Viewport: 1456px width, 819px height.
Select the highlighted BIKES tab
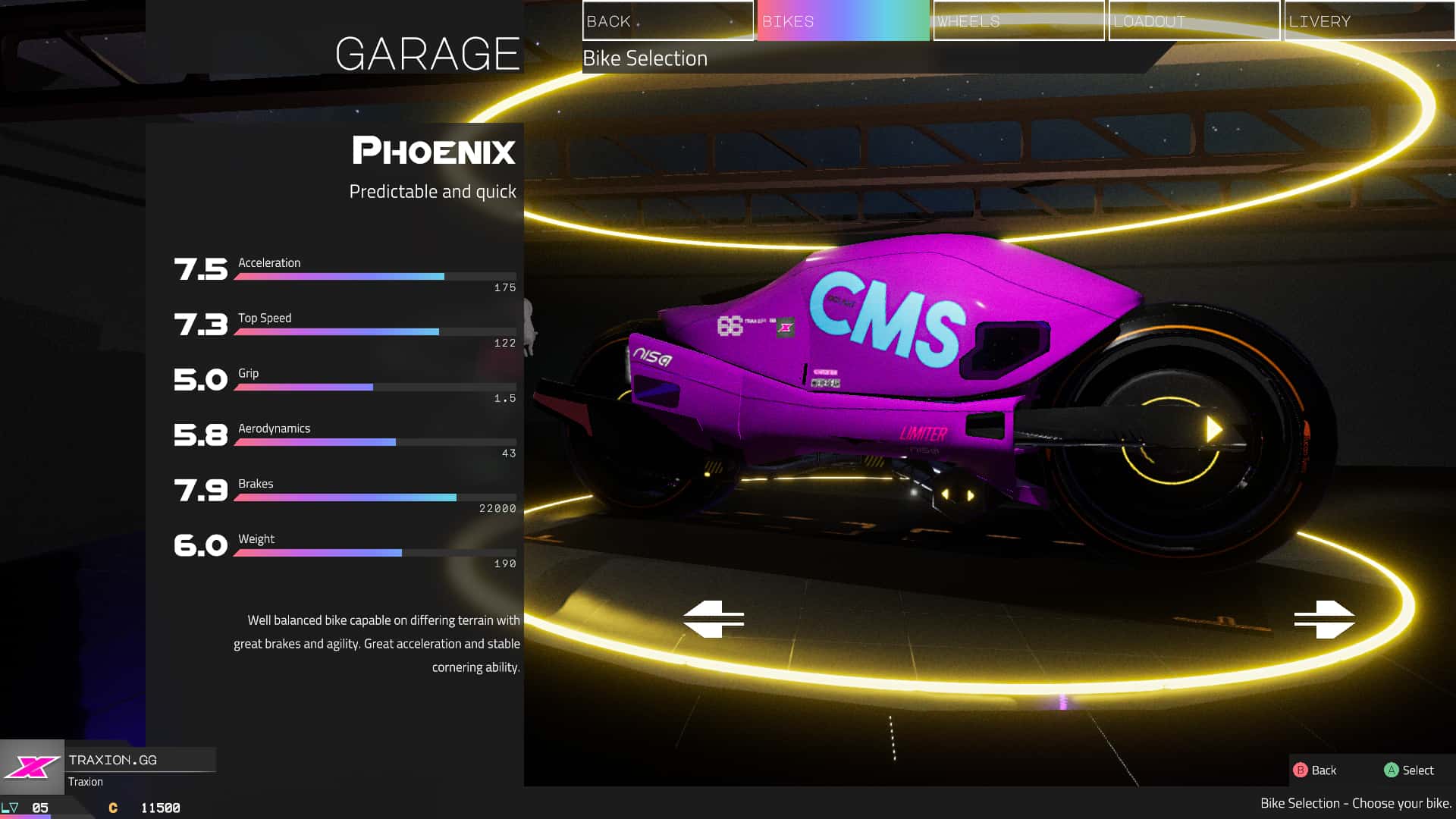pos(842,20)
